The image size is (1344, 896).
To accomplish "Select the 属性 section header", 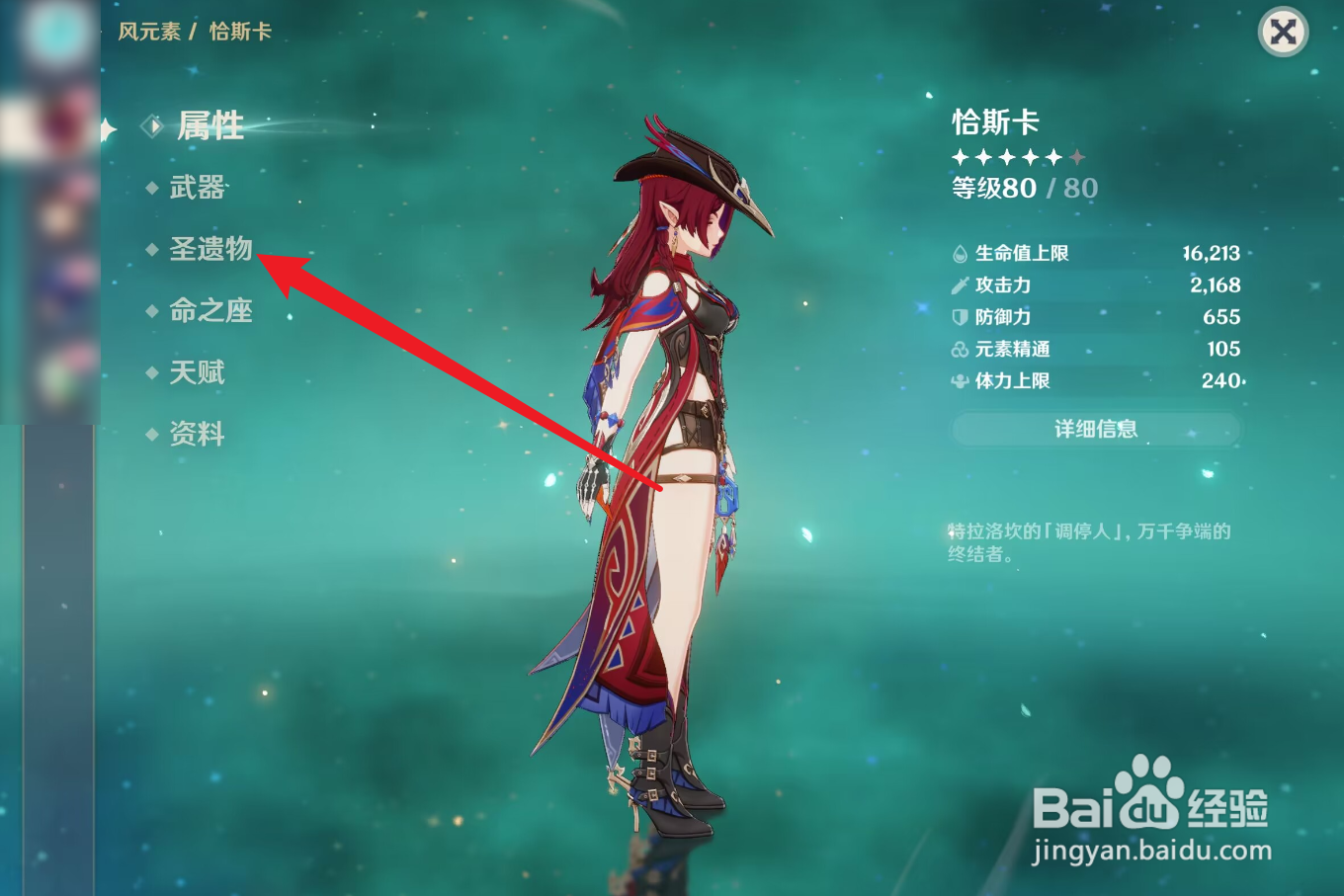I will (209, 125).
